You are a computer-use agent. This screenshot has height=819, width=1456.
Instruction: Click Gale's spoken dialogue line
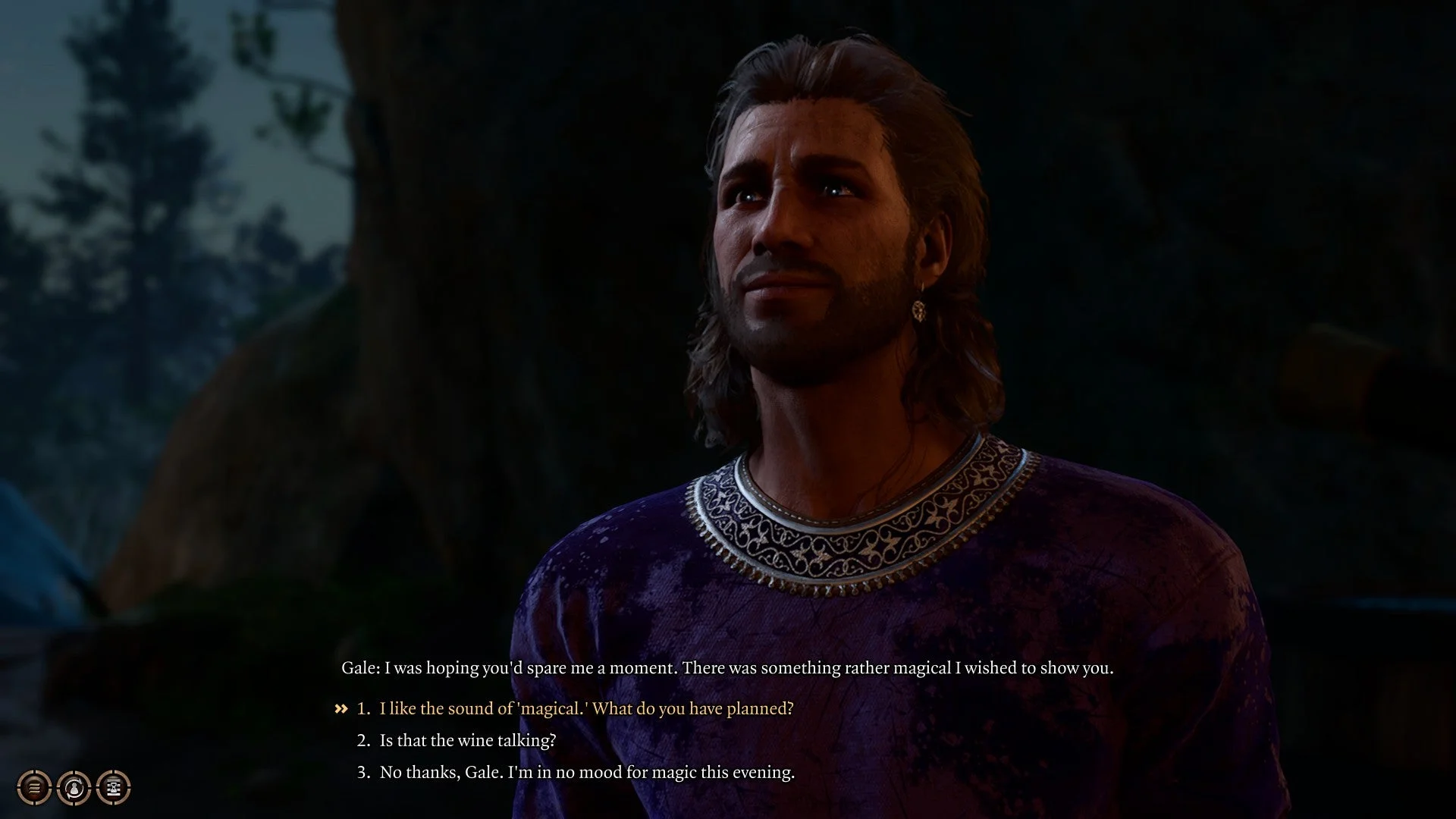(728, 668)
